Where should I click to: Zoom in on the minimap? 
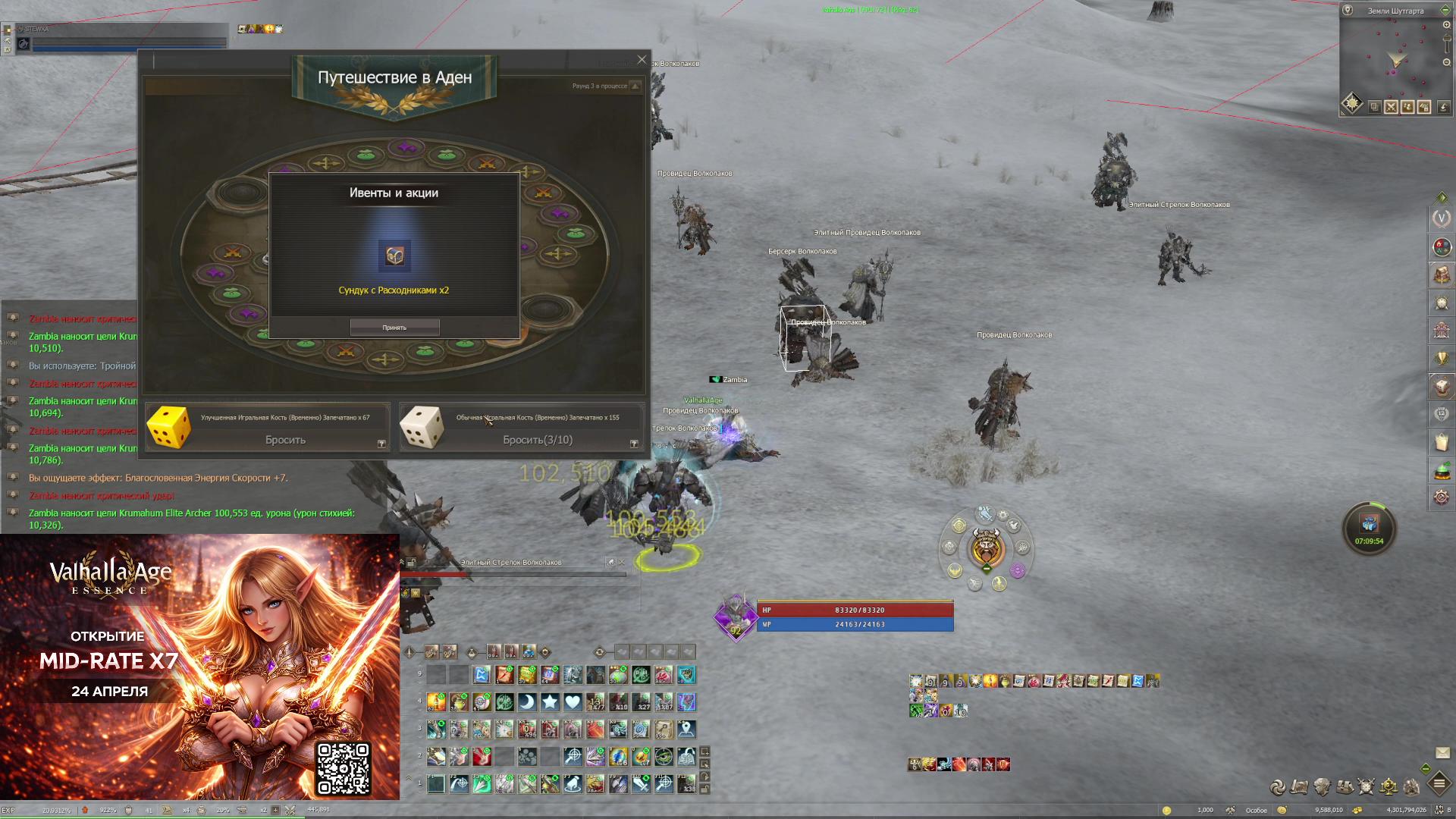tap(1446, 25)
